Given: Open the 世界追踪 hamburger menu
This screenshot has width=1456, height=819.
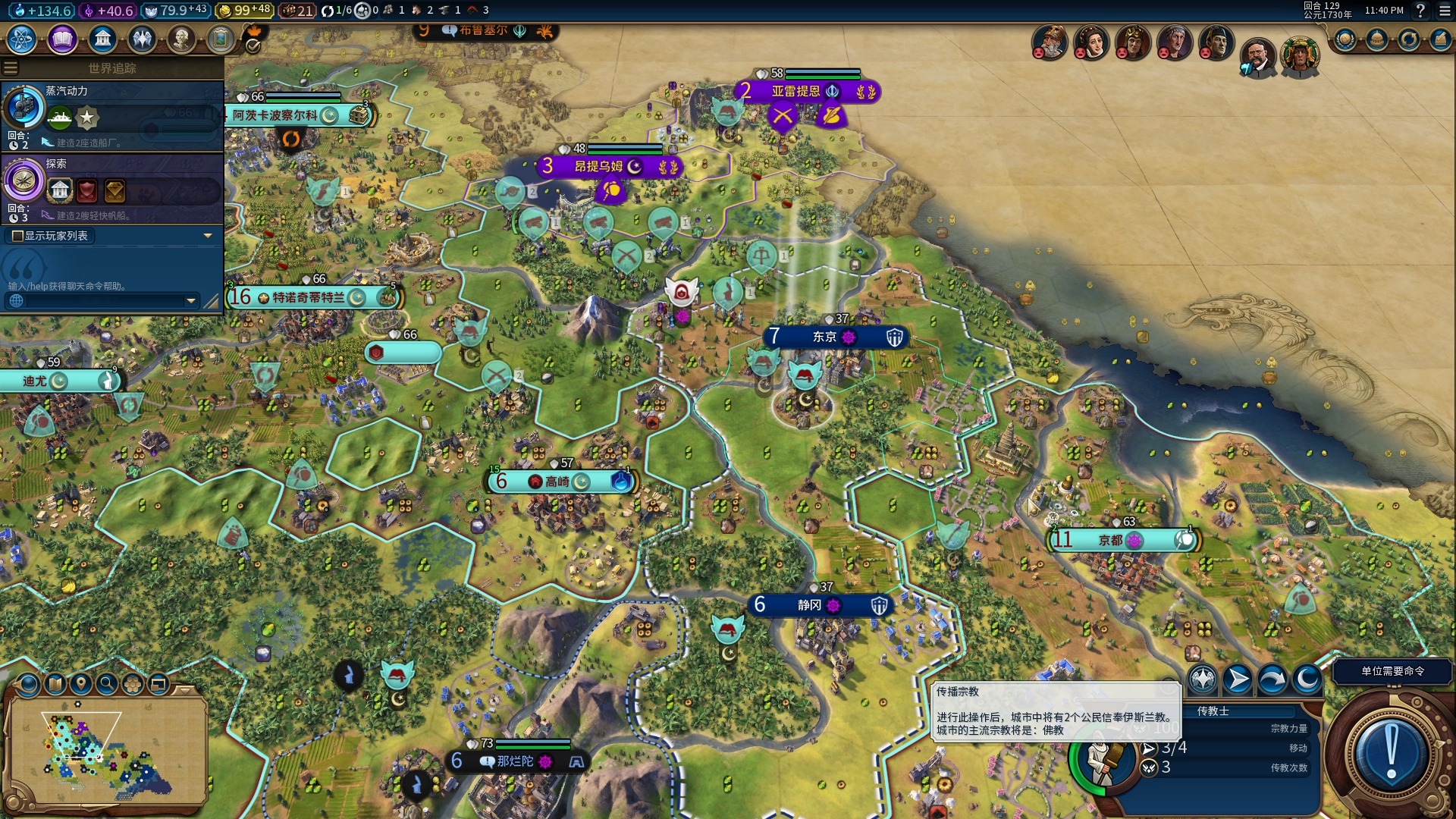Looking at the screenshot, I should click(x=11, y=68).
